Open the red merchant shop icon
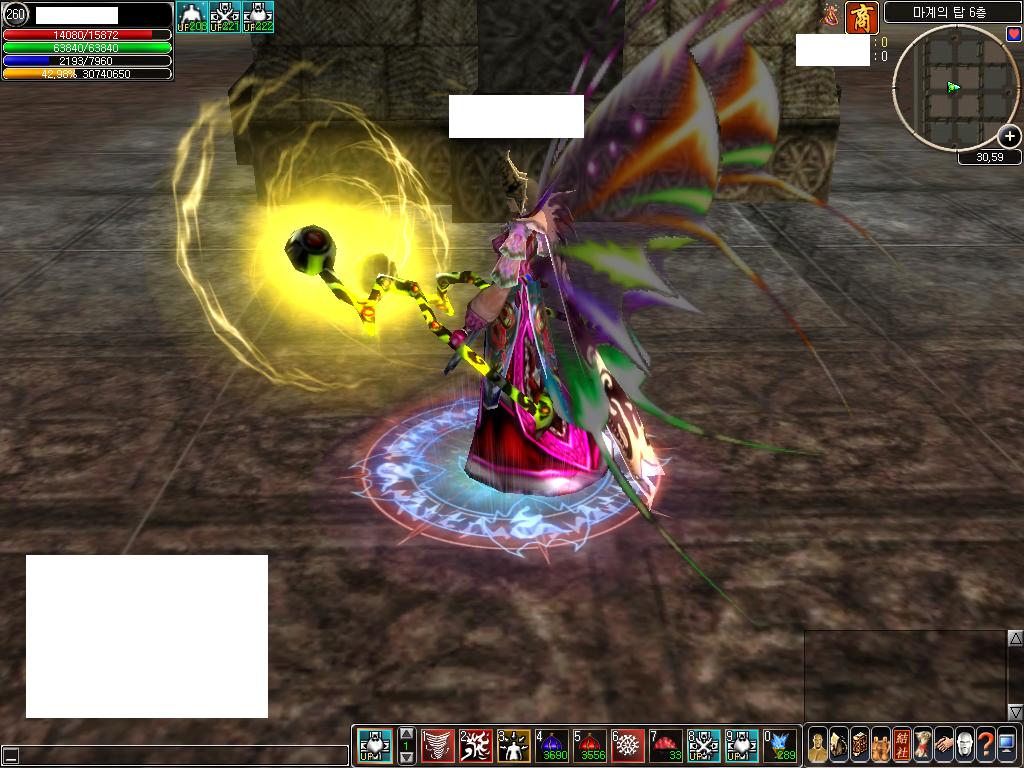 tap(862, 18)
